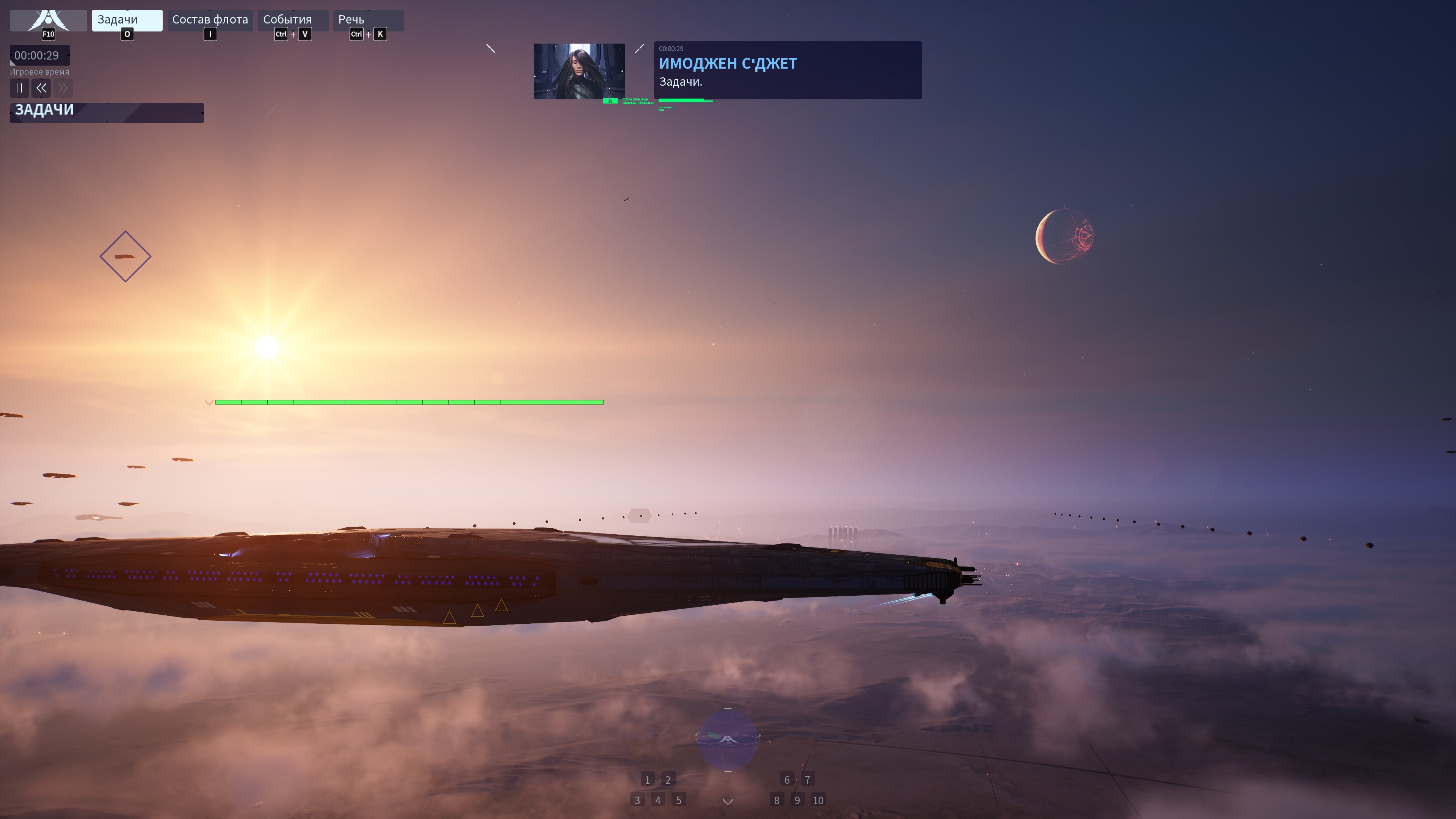This screenshot has height=819, width=1456.
Task: Select control group 2
Action: [668, 780]
